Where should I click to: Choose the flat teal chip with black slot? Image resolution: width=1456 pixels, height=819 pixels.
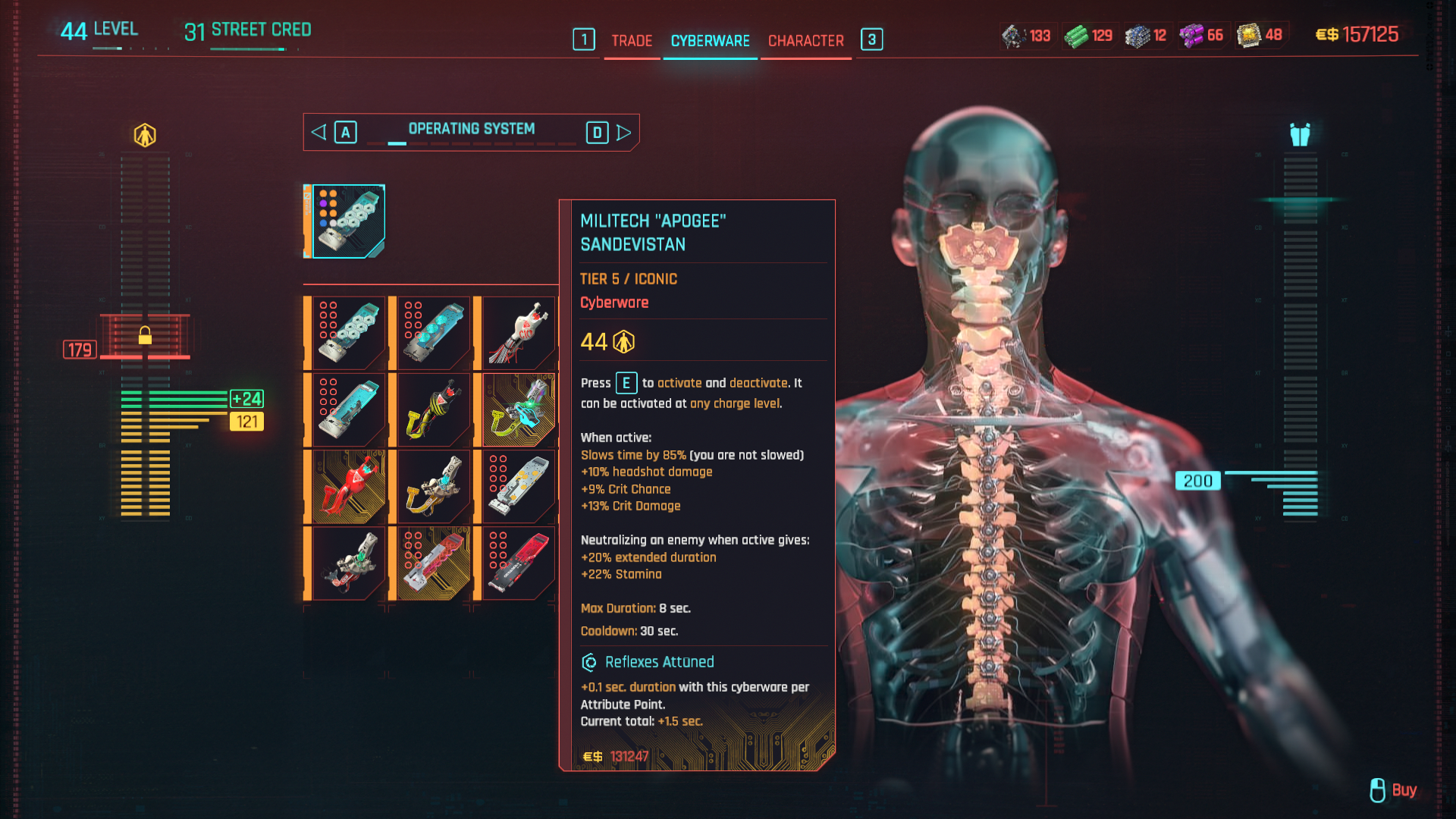(x=349, y=409)
